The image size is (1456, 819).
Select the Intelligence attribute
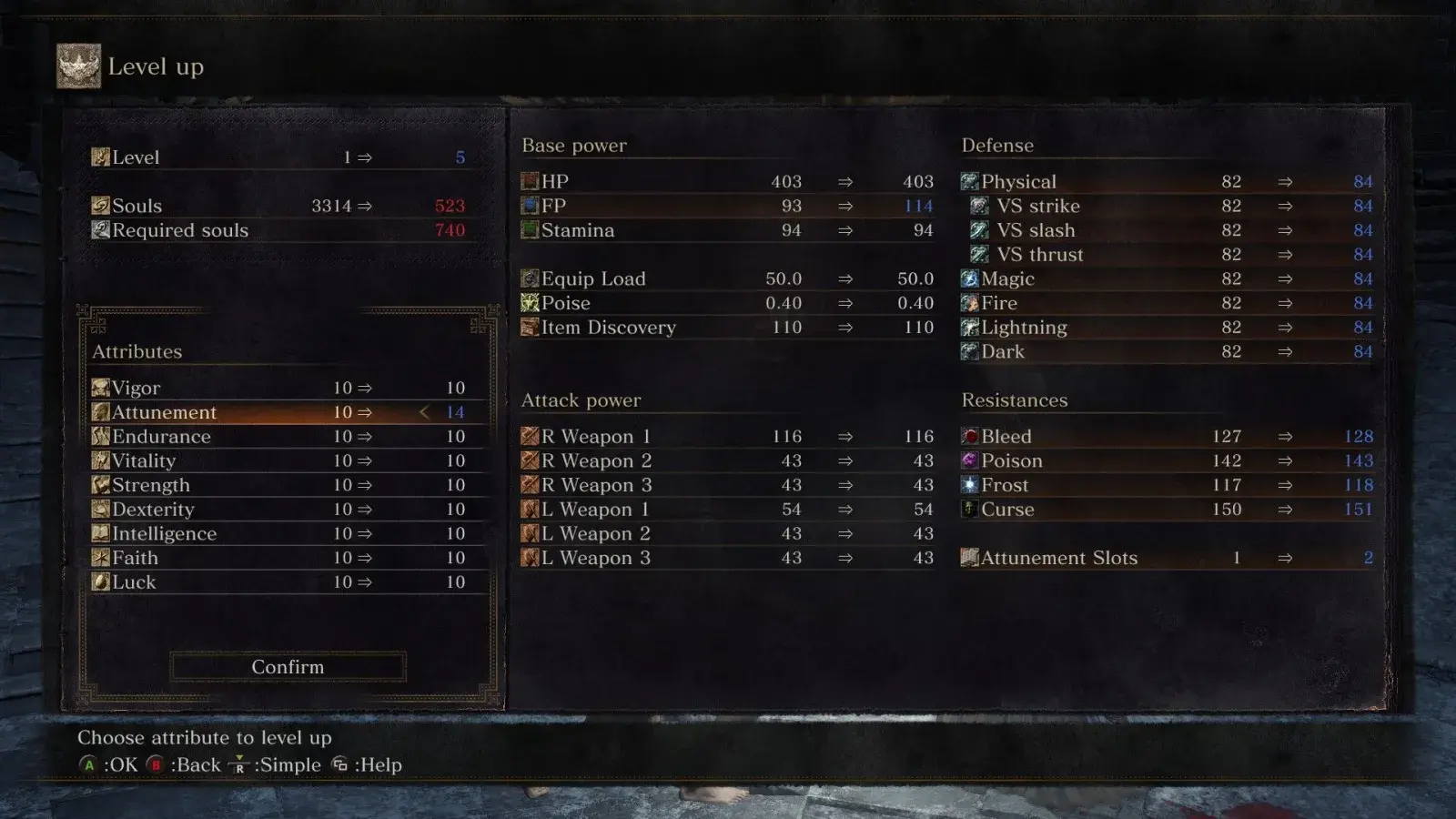288,534
